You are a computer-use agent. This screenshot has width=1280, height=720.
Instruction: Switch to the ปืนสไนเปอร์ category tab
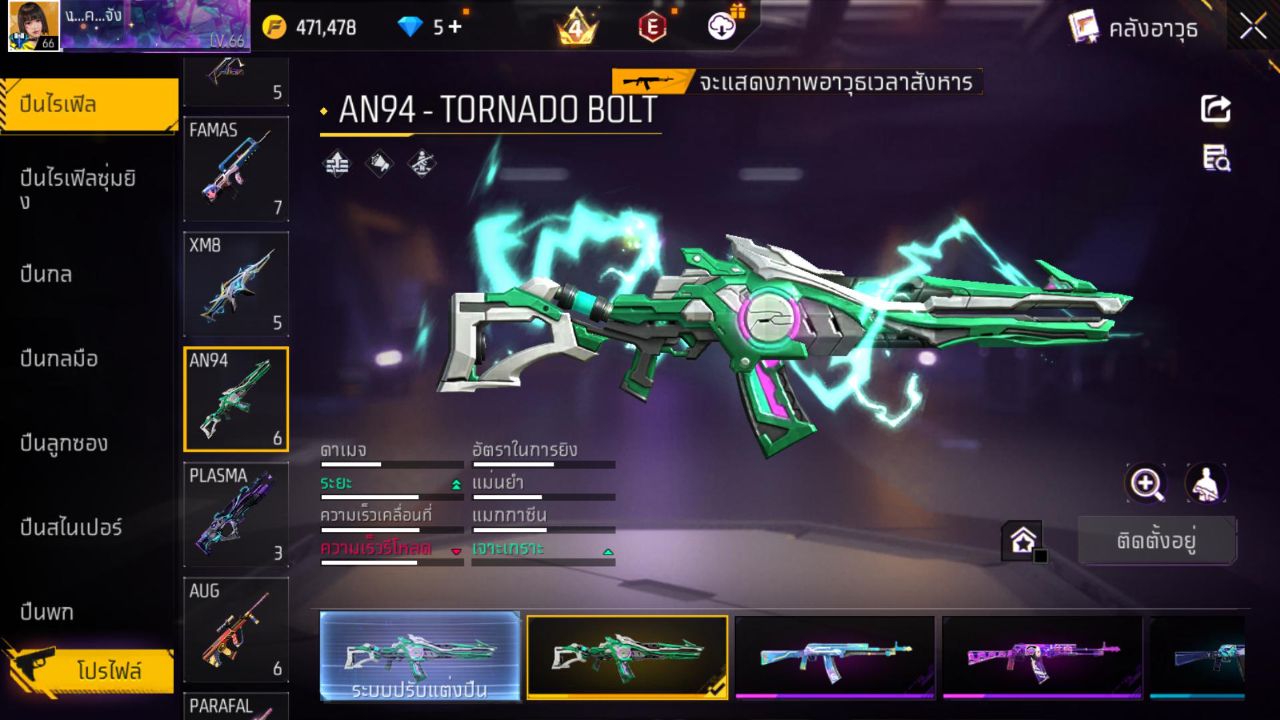(x=70, y=528)
